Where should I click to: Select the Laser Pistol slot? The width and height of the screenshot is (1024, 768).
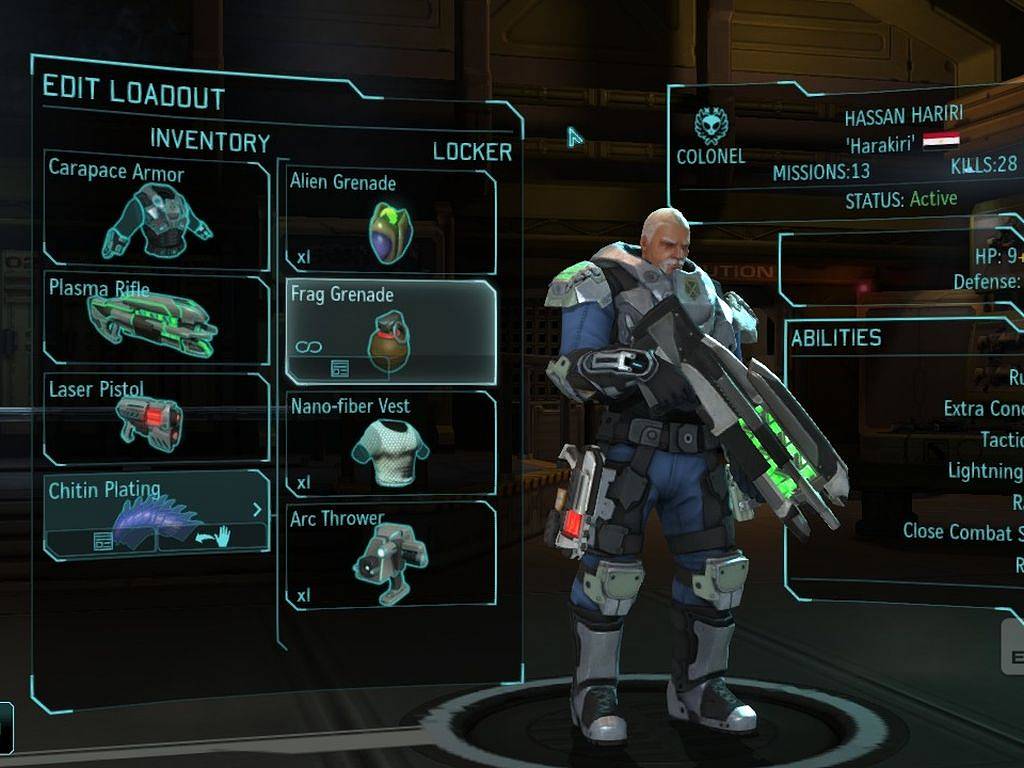(156, 419)
